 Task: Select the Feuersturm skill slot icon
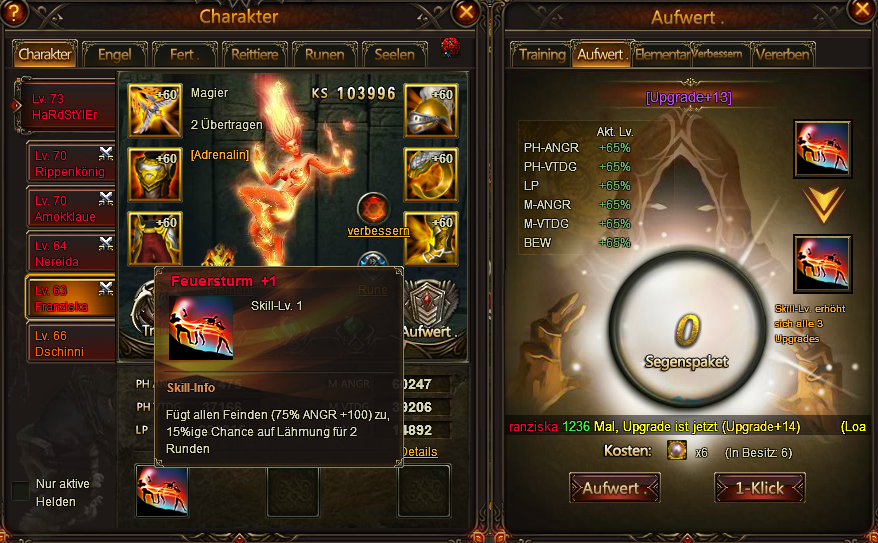pos(162,491)
